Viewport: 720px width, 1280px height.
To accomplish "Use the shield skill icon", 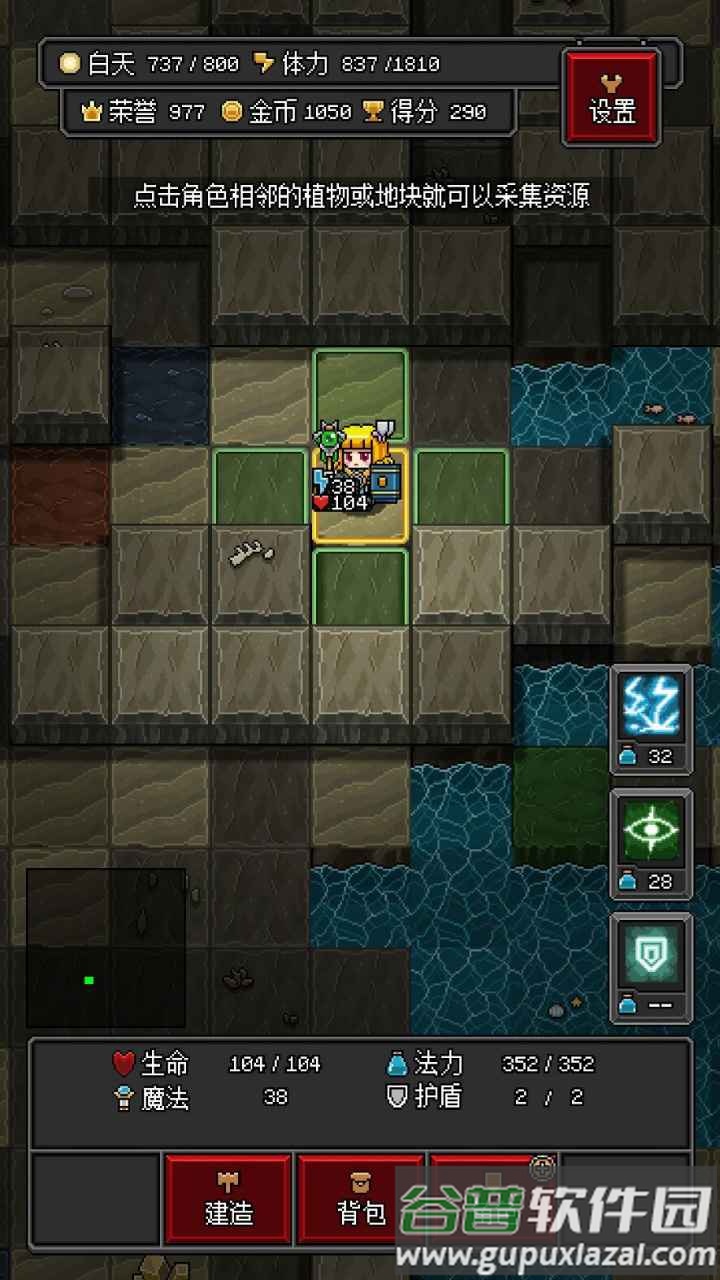I will 651,957.
